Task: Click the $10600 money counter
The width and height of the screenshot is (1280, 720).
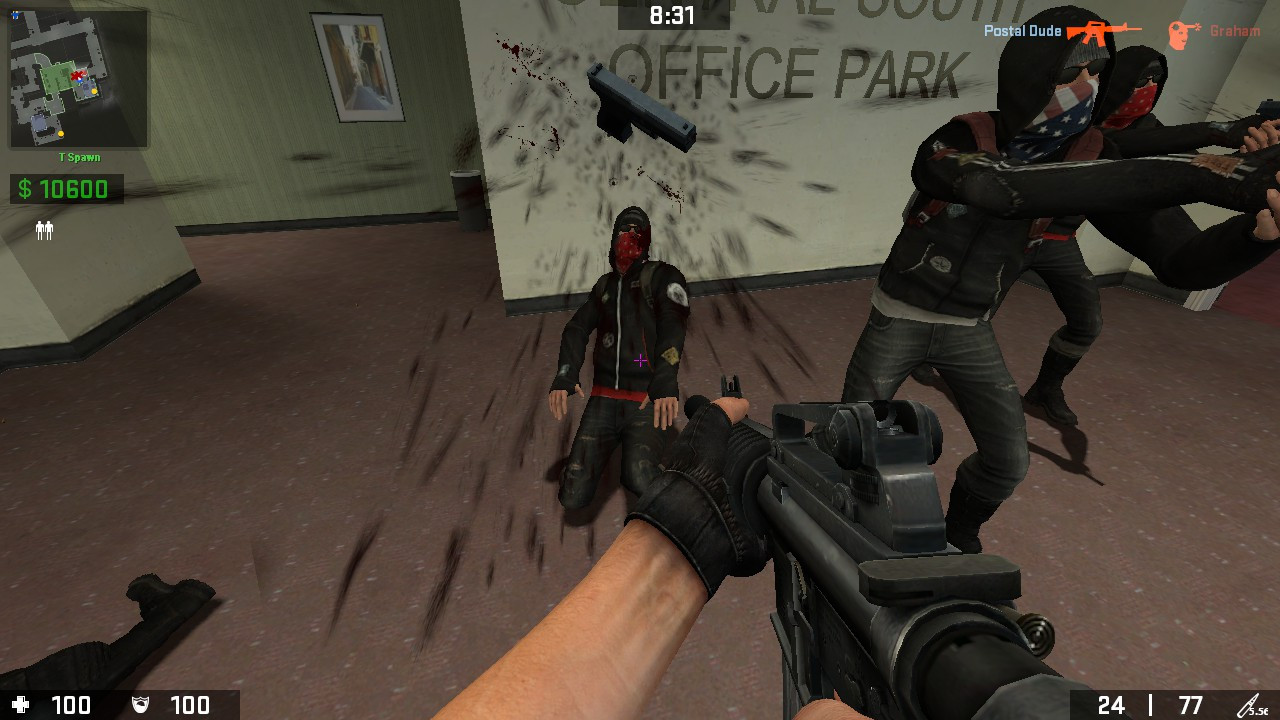Action: pyautogui.click(x=66, y=188)
